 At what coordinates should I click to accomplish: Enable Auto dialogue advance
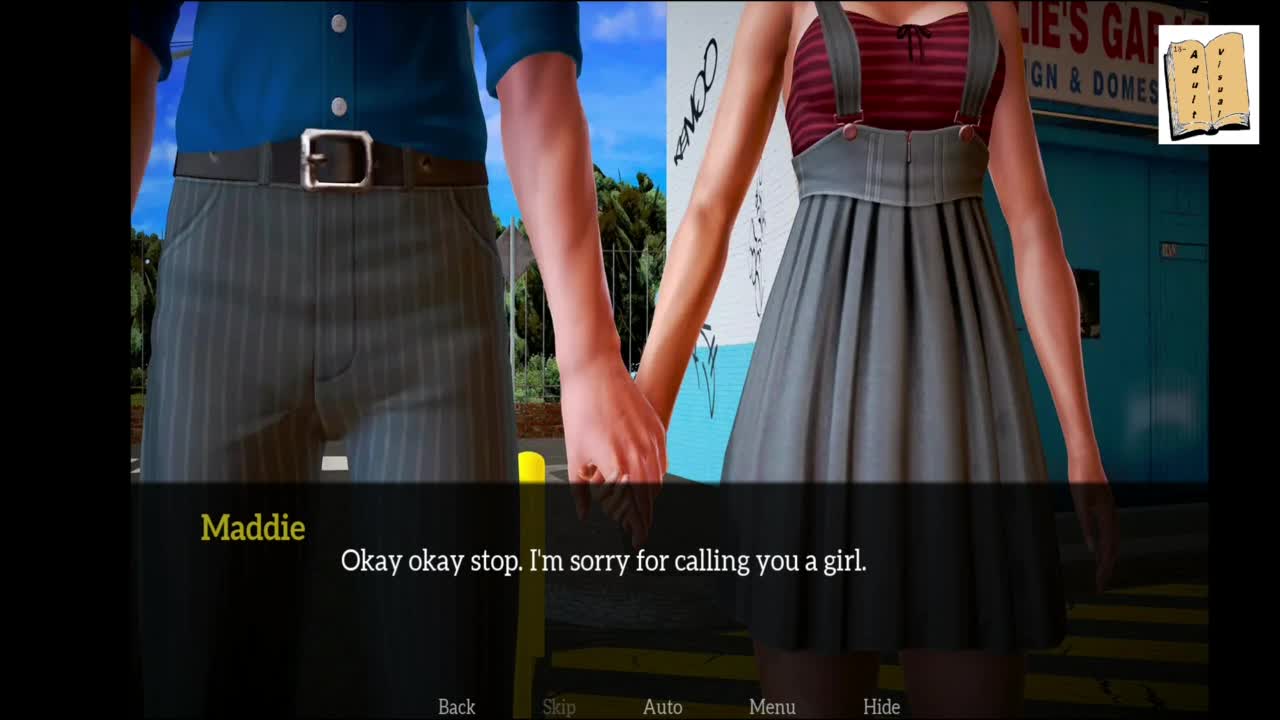pyautogui.click(x=662, y=707)
